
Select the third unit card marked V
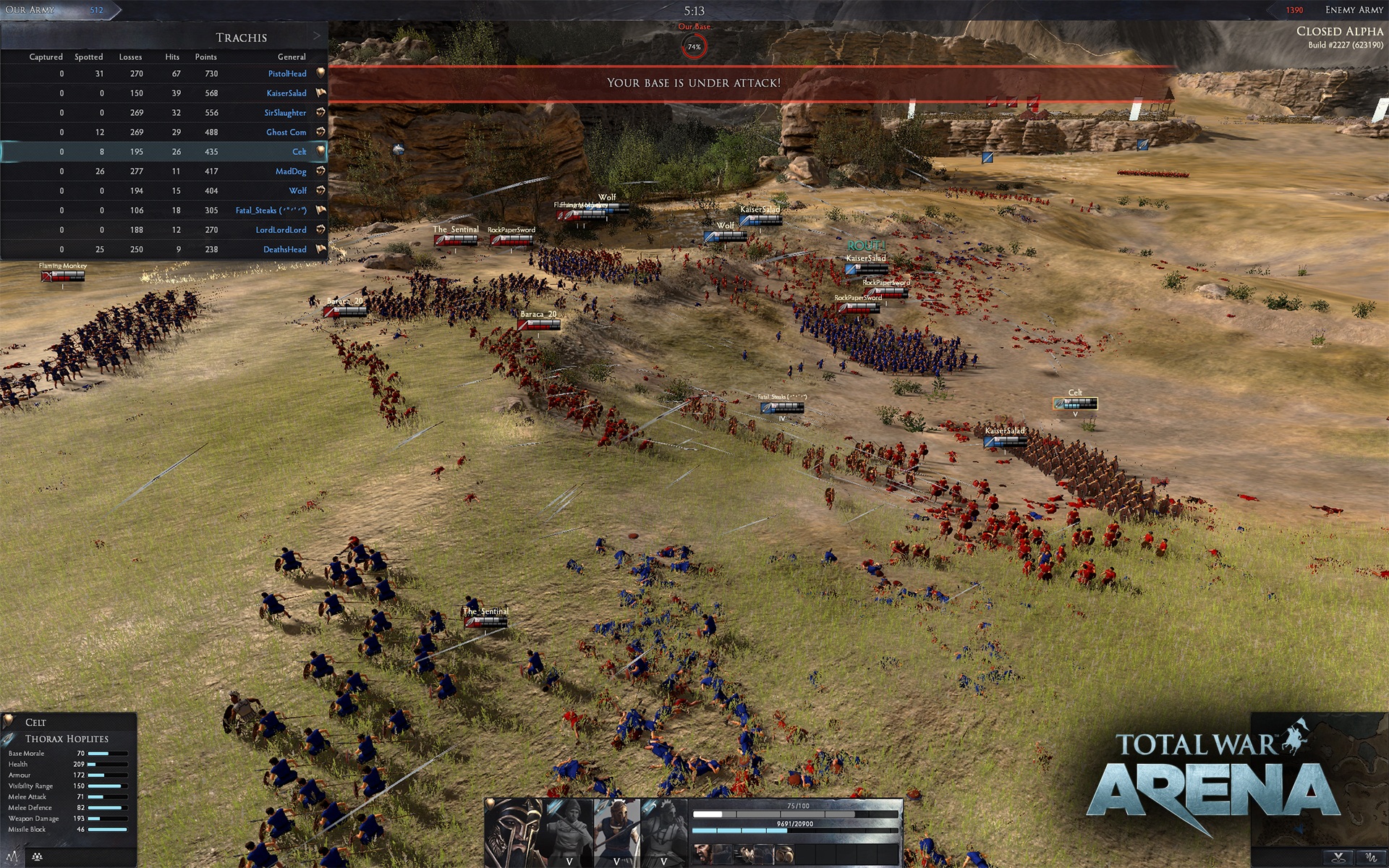tap(663, 832)
